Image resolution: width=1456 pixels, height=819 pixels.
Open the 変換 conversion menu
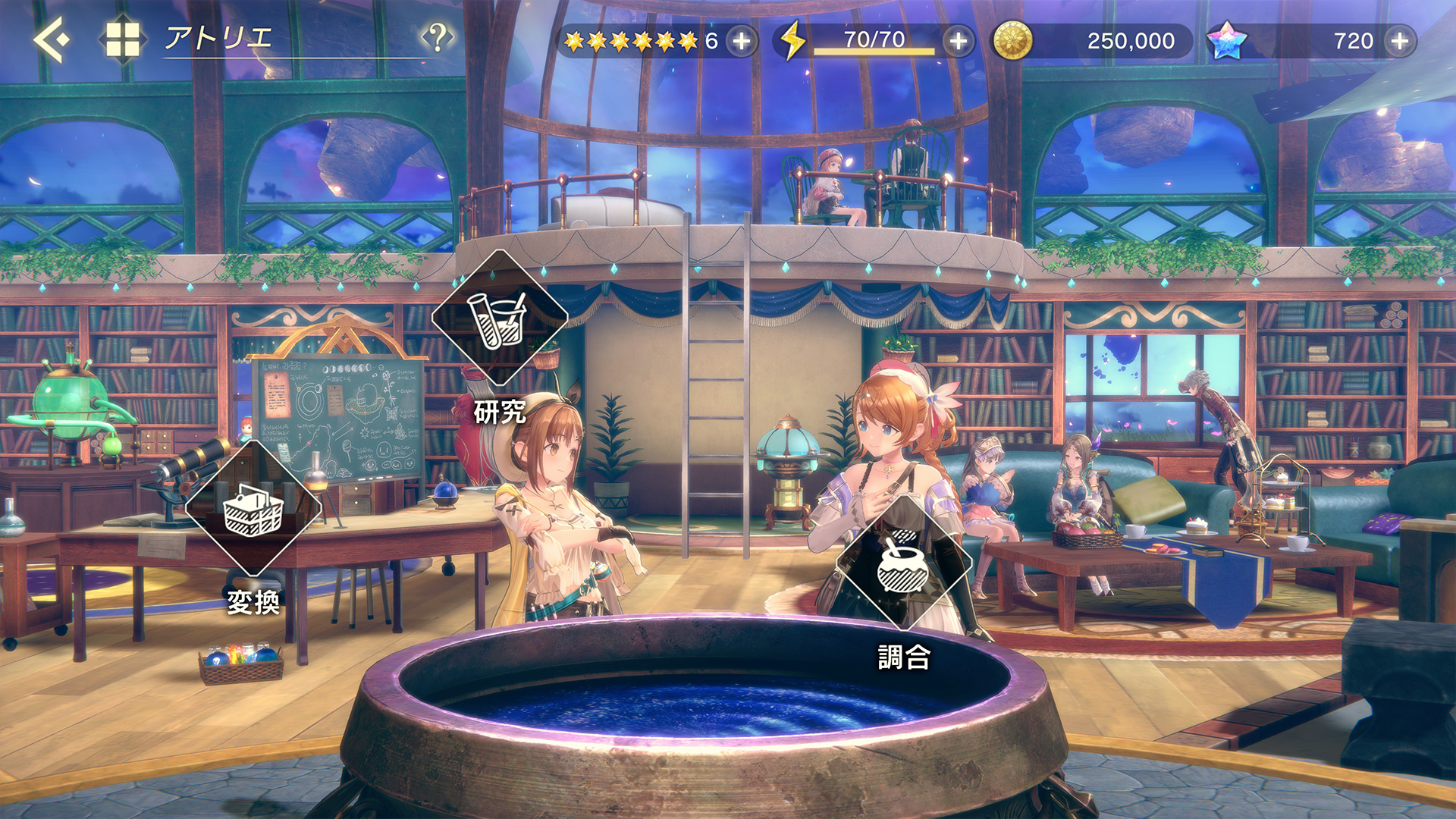click(253, 510)
